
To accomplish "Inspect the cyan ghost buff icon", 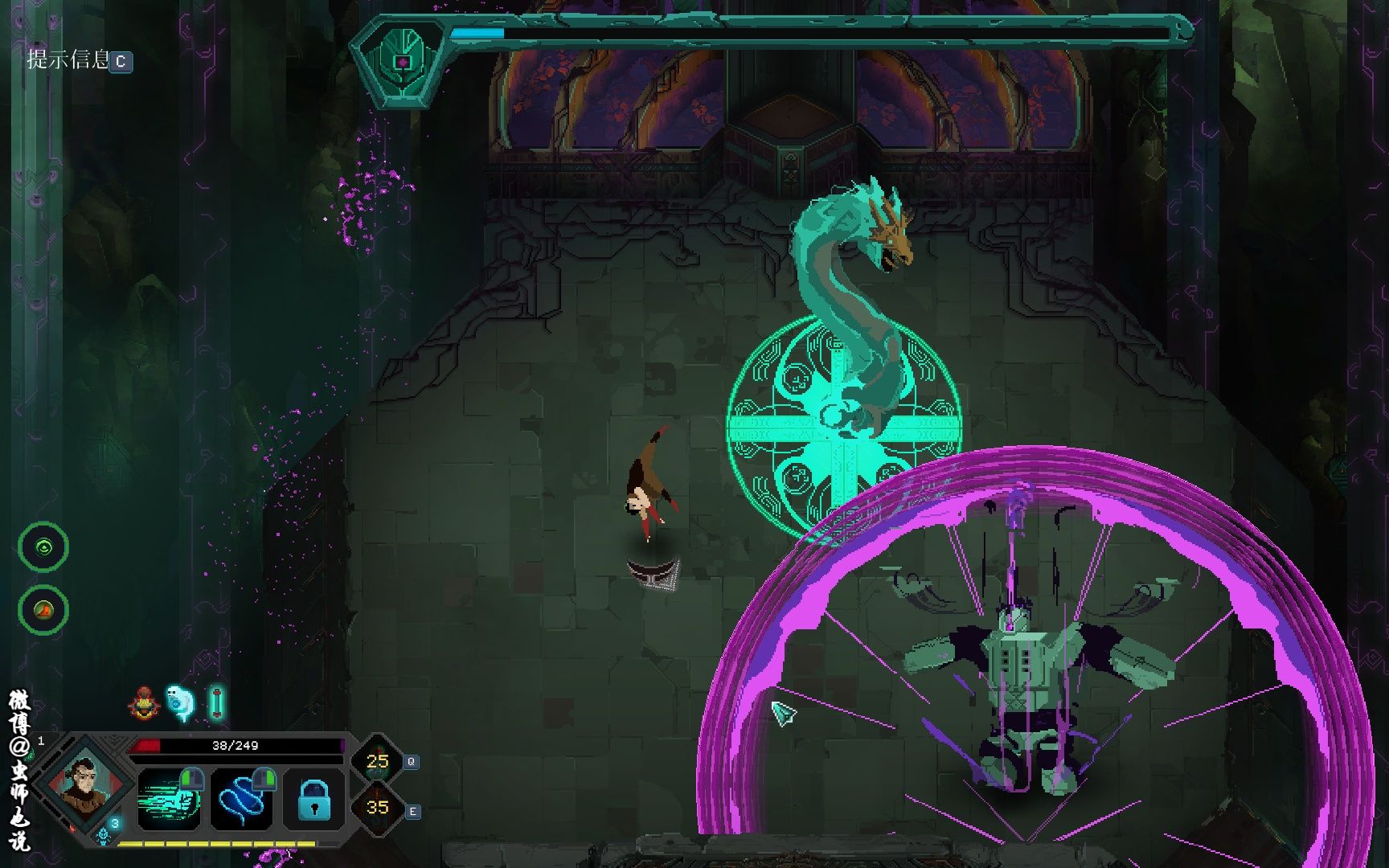I will pos(180,703).
